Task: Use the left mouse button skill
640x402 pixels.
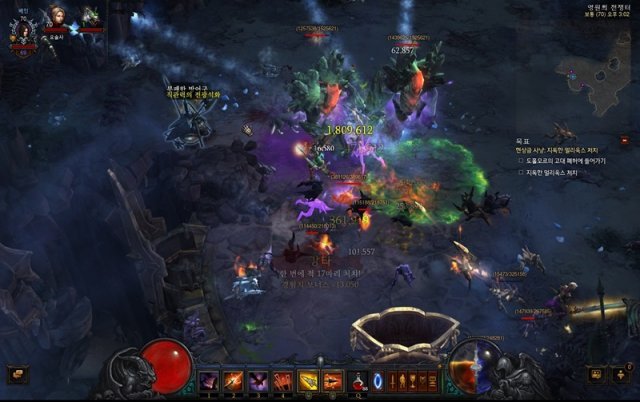Action: click(308, 380)
